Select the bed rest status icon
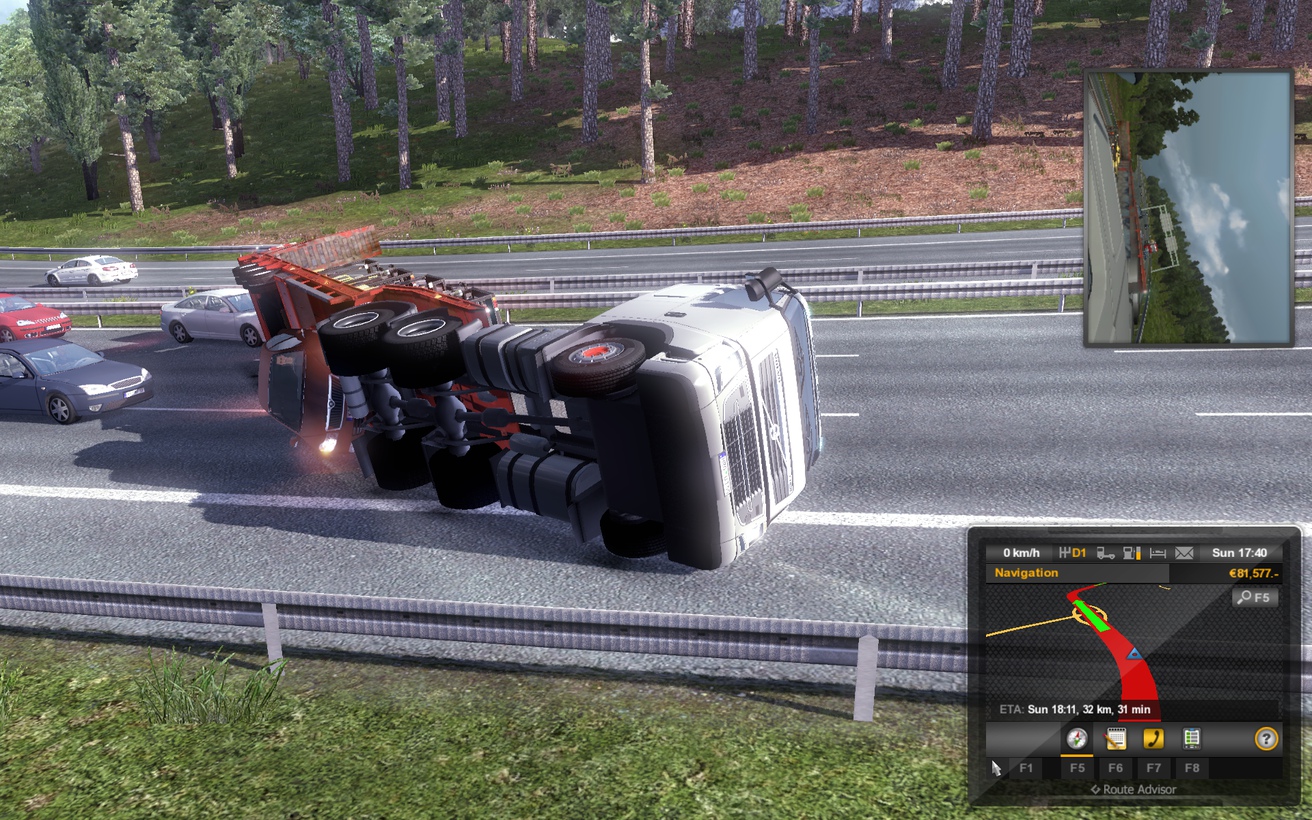This screenshot has height=820, width=1312. pos(1158,553)
